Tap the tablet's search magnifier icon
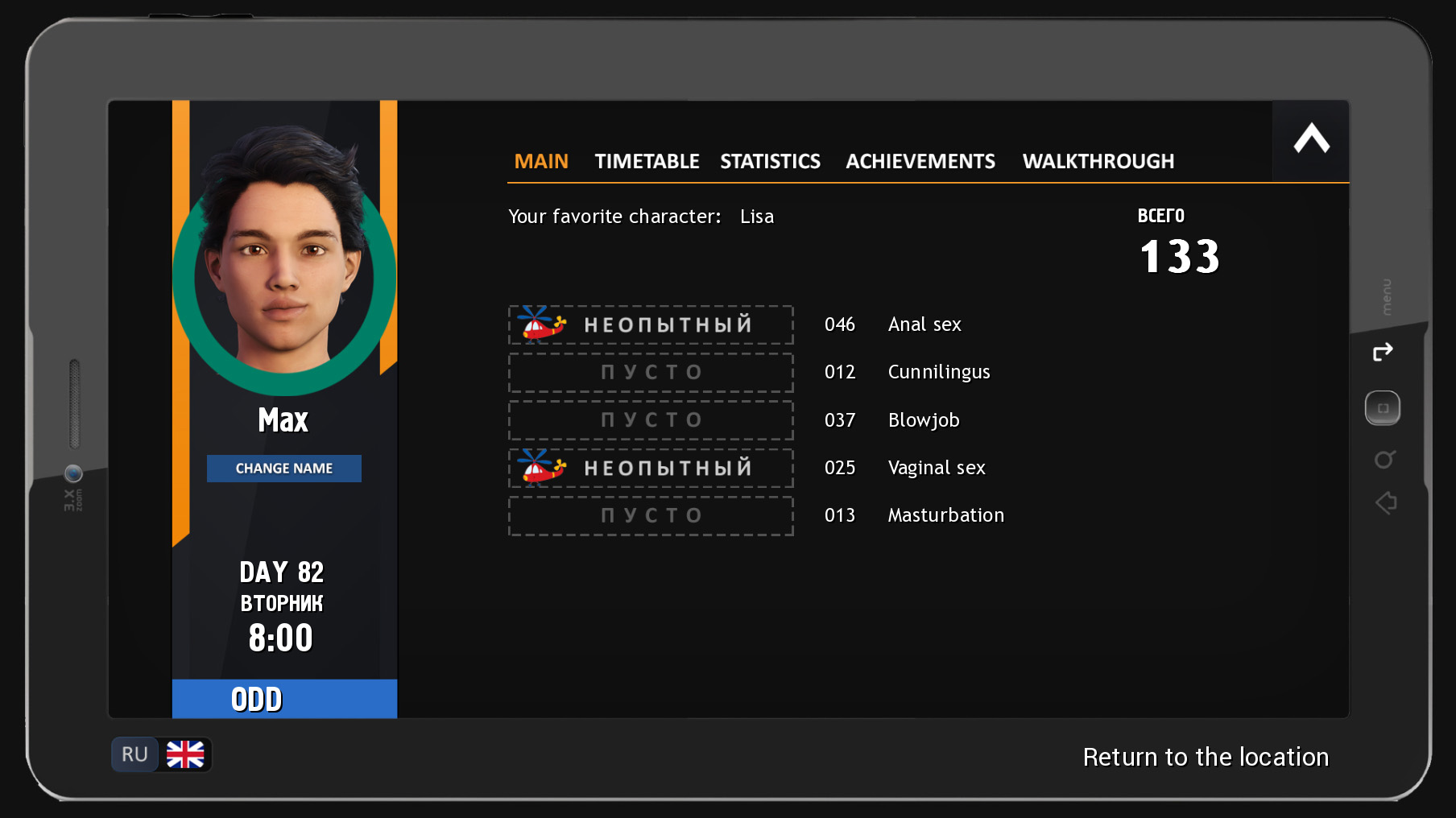This screenshot has height=818, width=1456. point(1384,460)
